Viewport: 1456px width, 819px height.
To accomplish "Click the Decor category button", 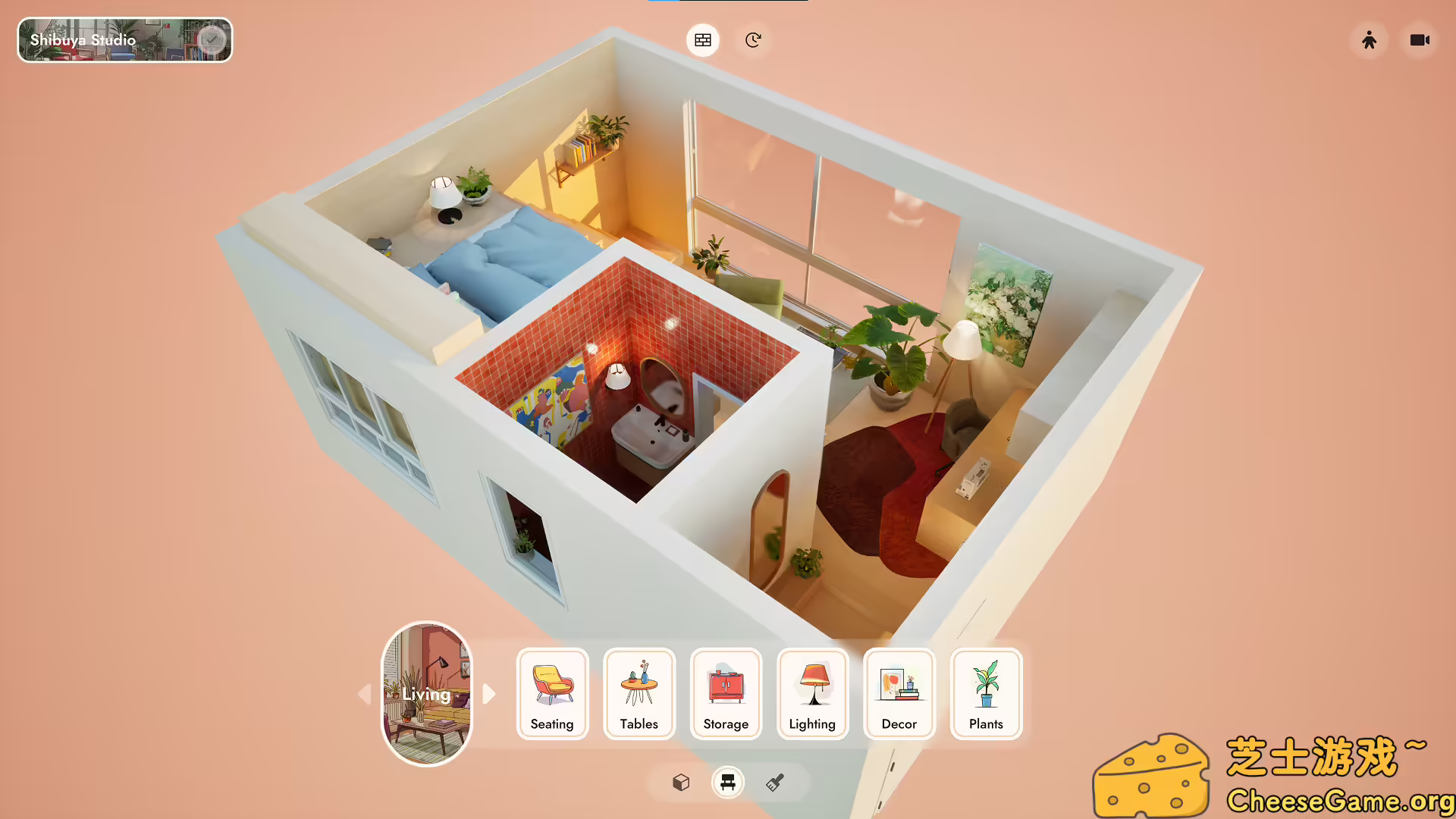I will pos(899,694).
